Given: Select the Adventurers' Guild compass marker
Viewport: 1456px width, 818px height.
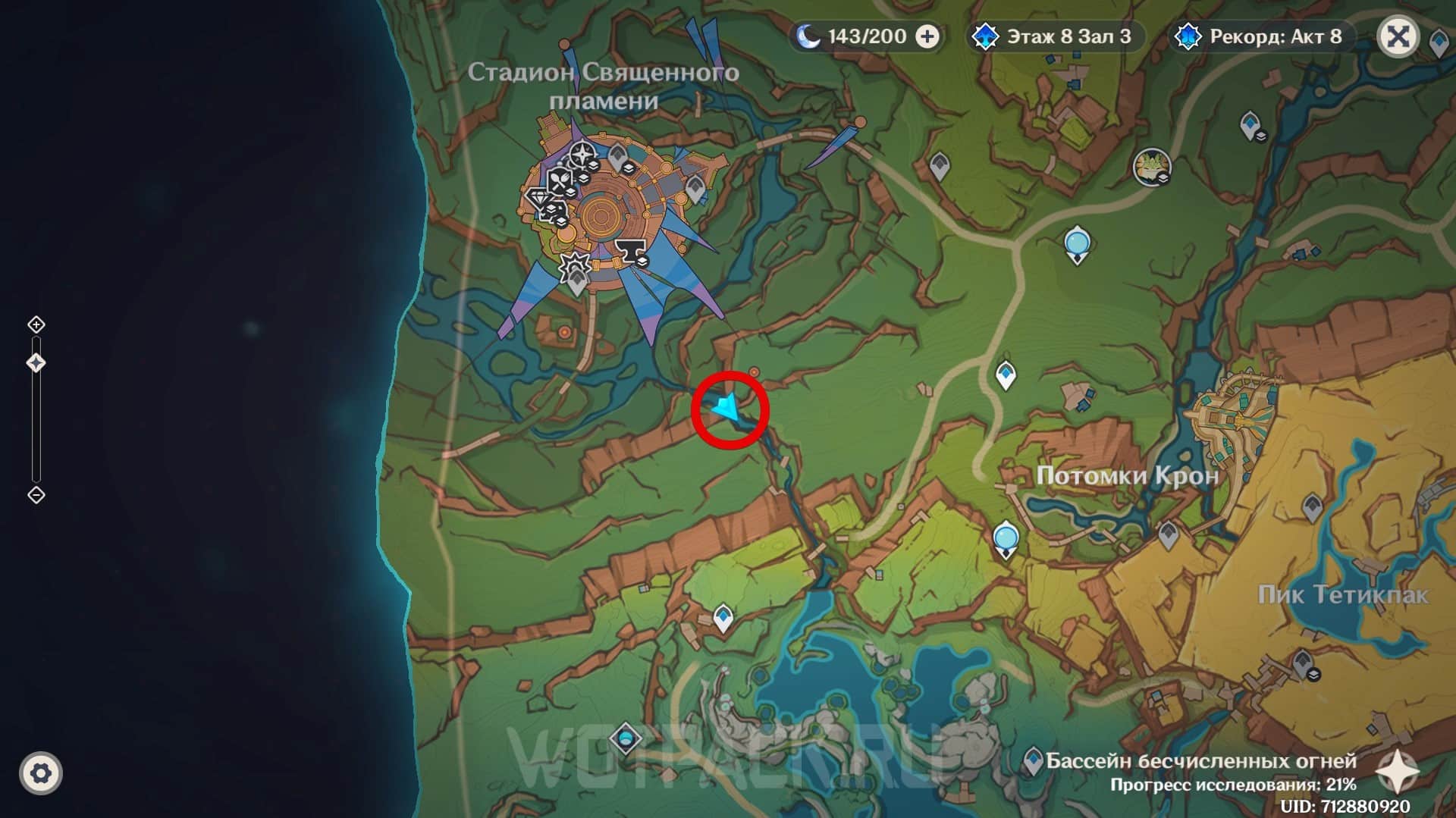Looking at the screenshot, I should click(582, 155).
